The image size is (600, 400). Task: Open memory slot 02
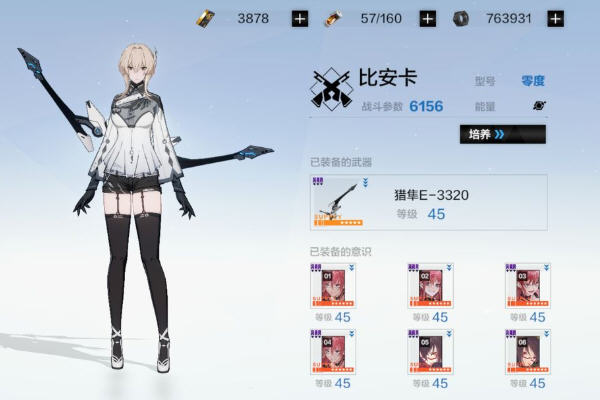click(430, 286)
